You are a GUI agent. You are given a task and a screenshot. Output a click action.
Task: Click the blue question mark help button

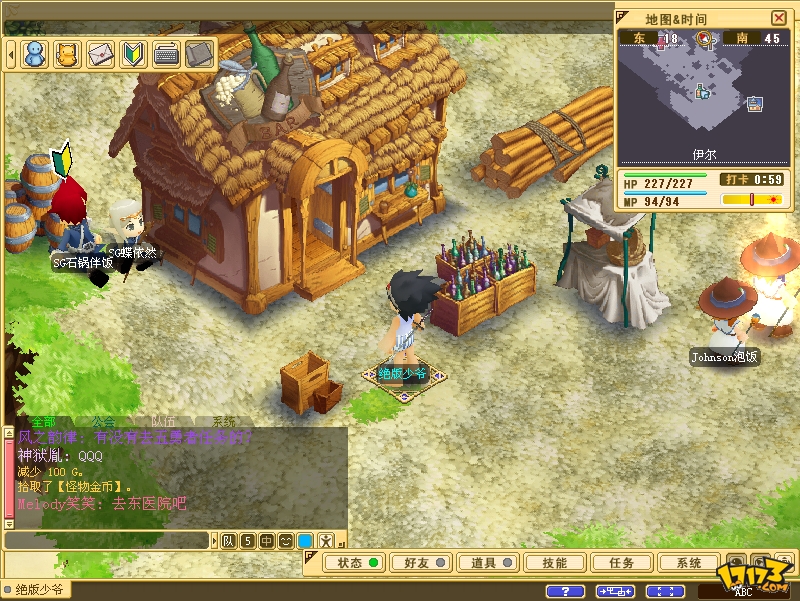pos(567,591)
